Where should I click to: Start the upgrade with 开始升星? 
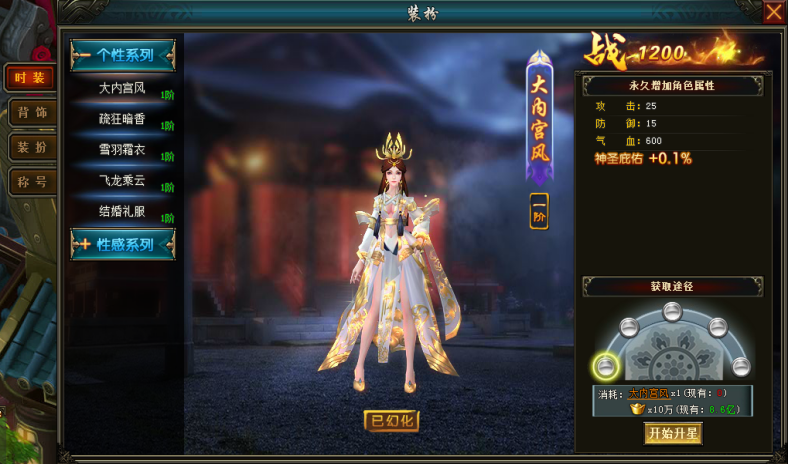673,433
